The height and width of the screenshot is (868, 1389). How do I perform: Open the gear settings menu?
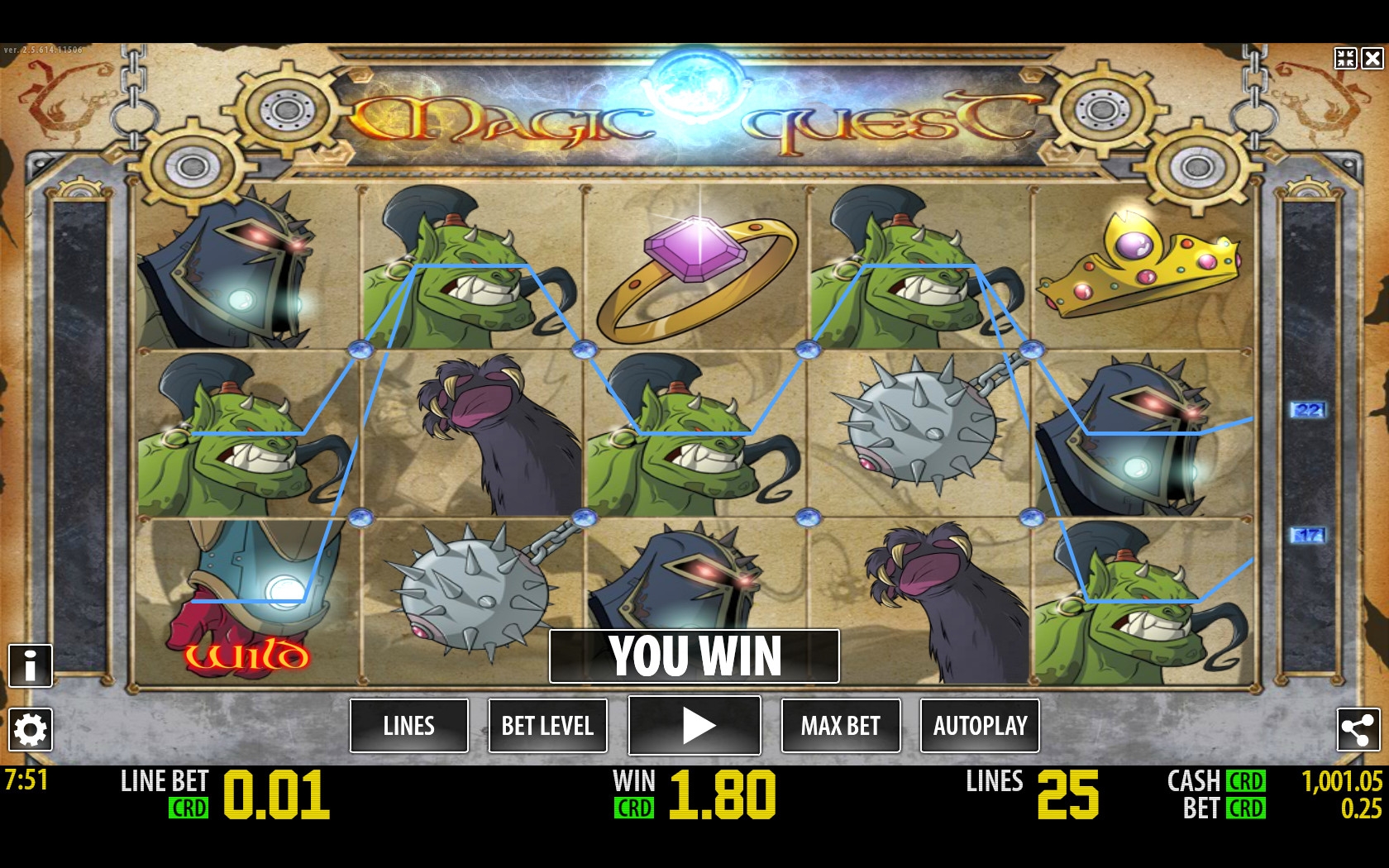tap(31, 730)
